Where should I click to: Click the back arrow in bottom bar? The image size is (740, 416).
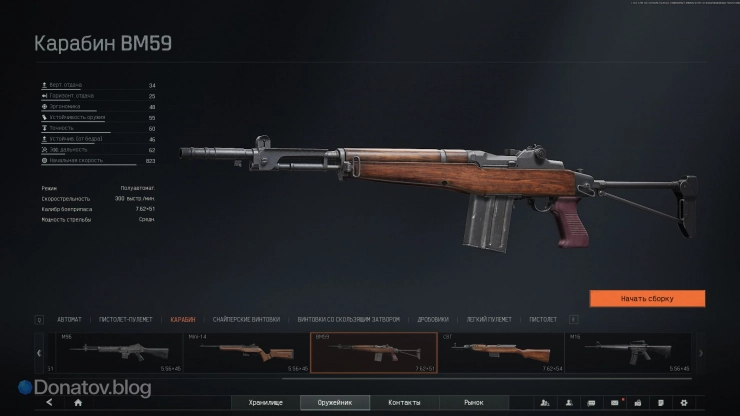coord(48,402)
